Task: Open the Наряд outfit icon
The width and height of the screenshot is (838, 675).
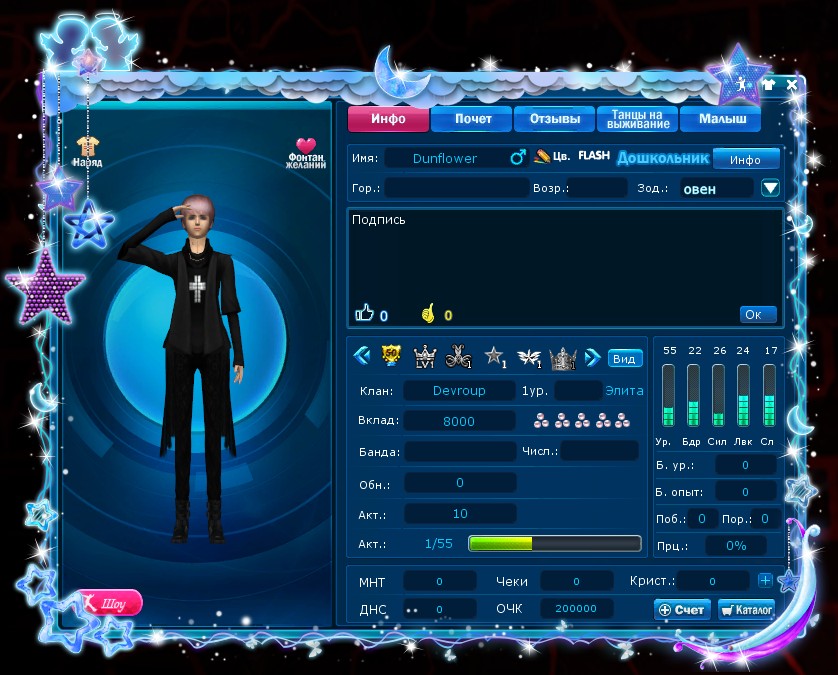Action: pos(87,151)
